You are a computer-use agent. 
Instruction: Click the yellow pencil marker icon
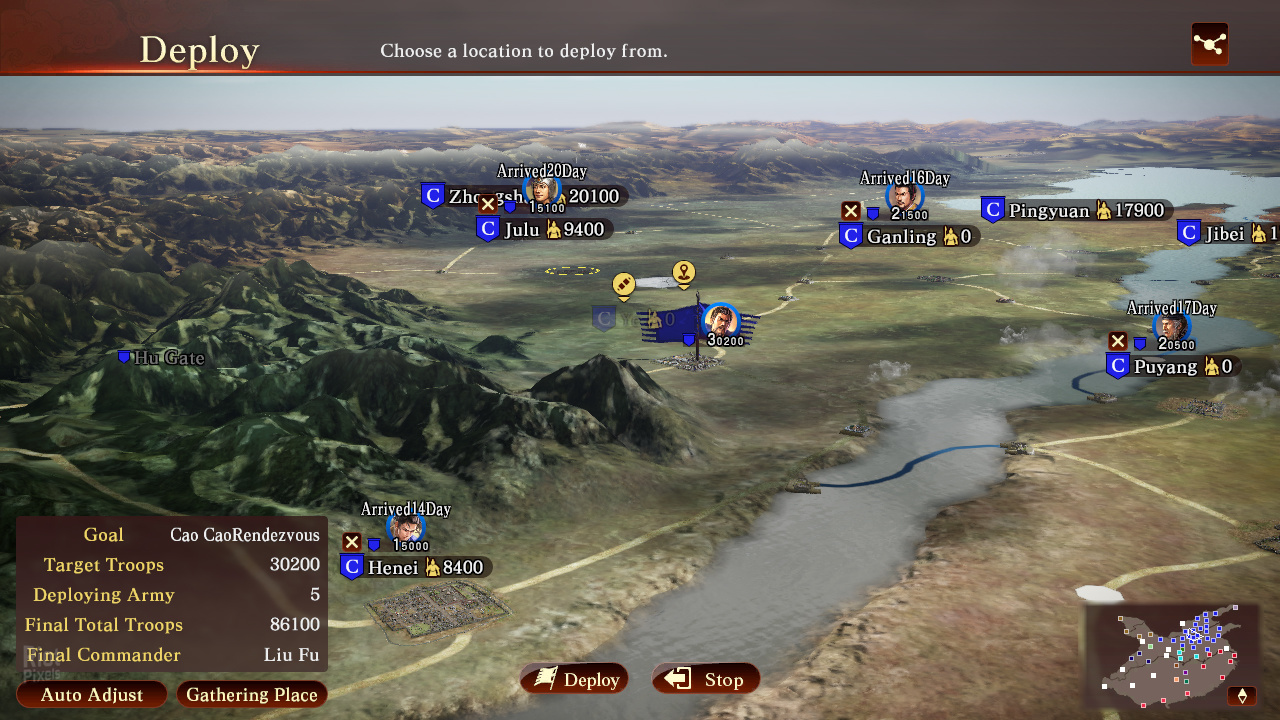pyautogui.click(x=624, y=285)
